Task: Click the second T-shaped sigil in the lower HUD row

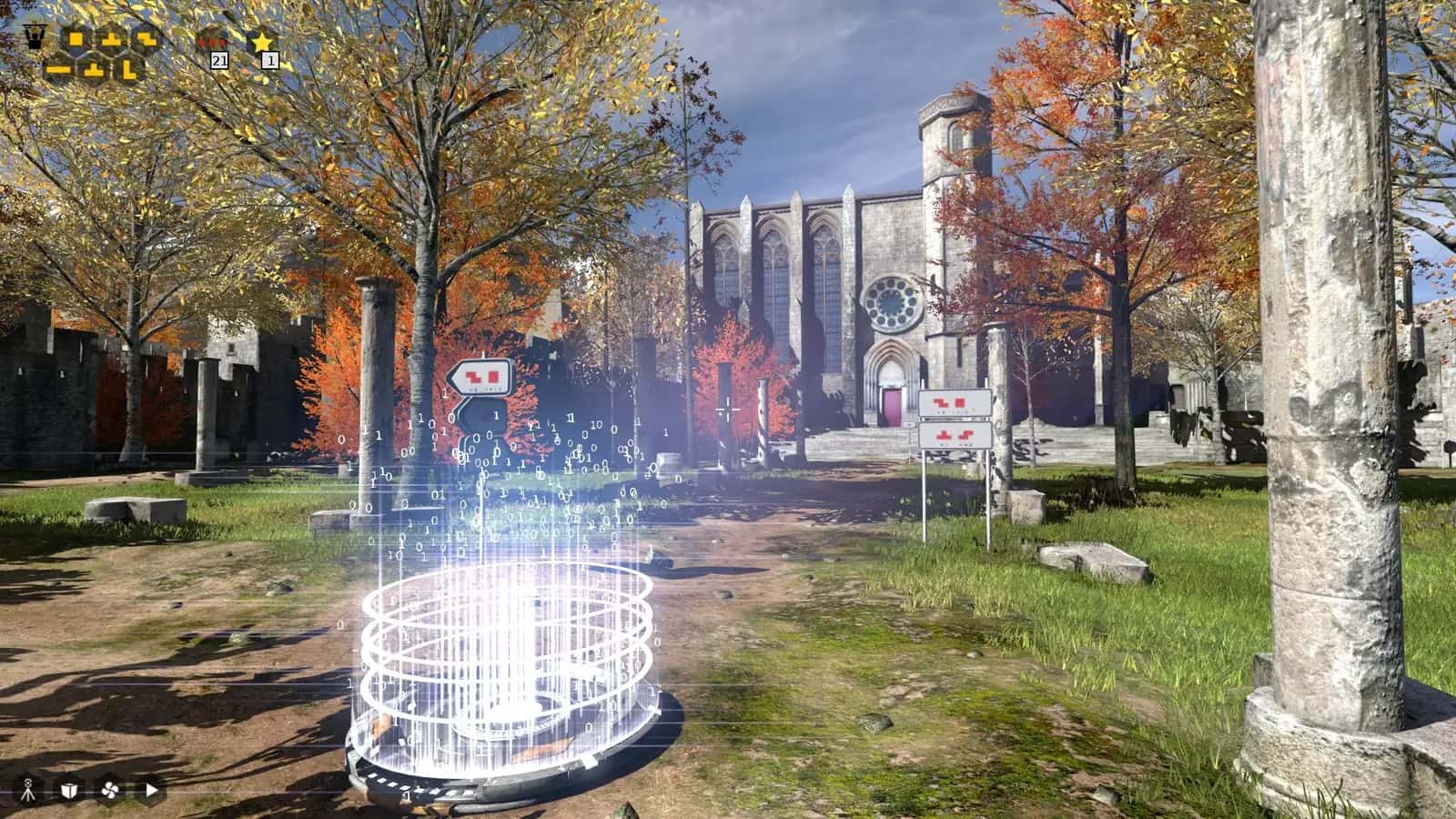Action: coord(94,69)
